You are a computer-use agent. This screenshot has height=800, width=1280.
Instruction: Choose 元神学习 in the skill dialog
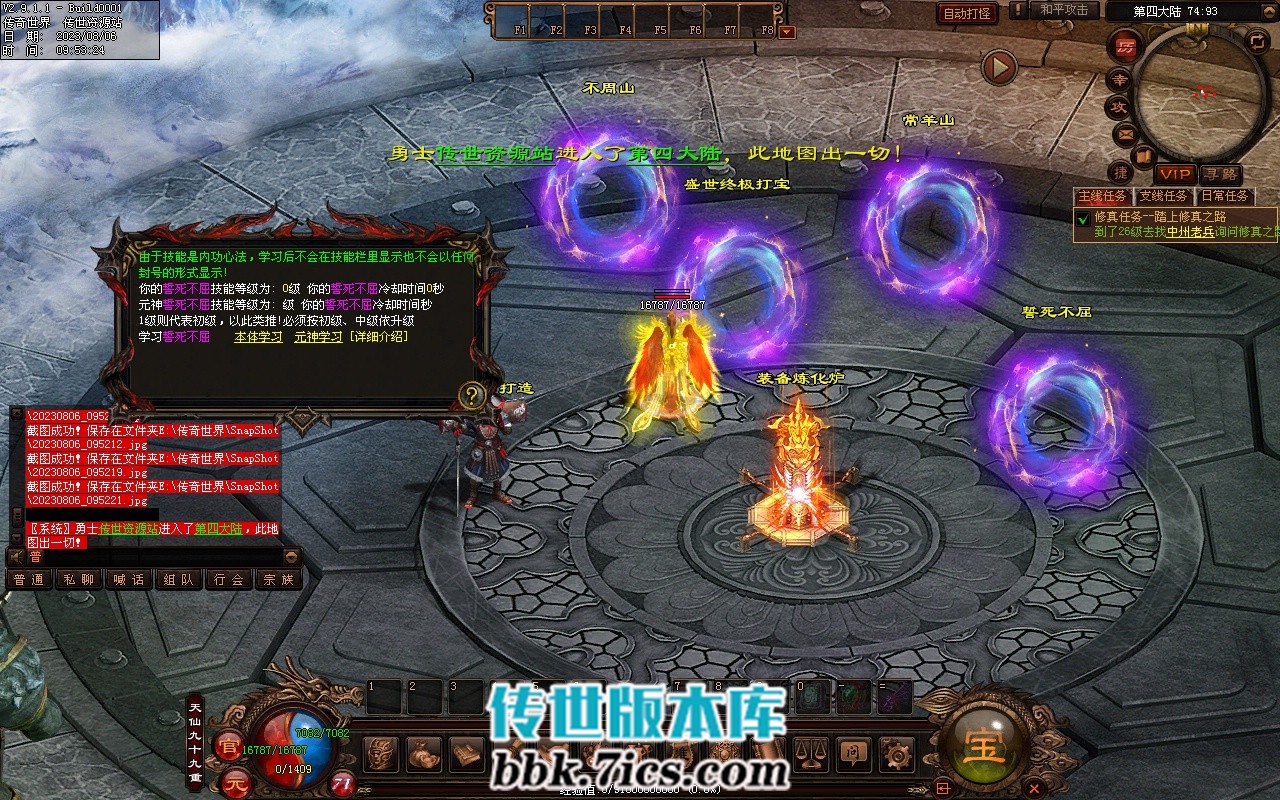click(x=317, y=337)
